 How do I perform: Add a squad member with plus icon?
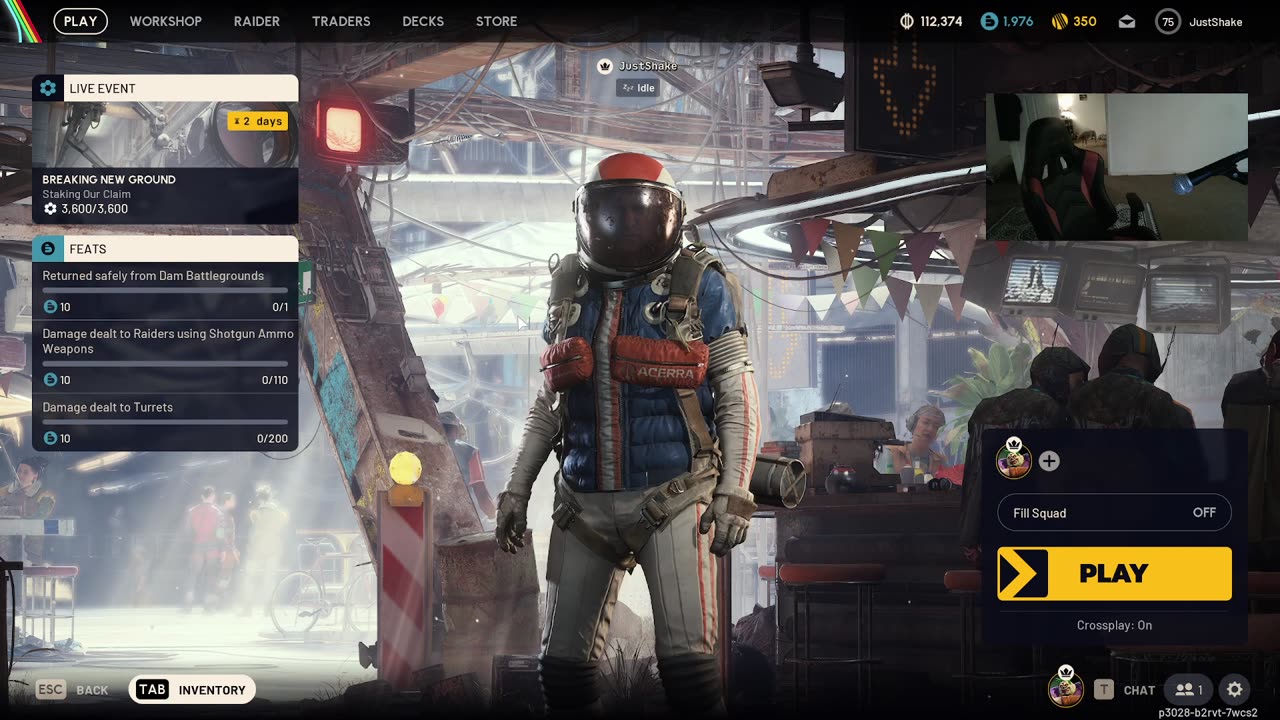tap(1049, 461)
